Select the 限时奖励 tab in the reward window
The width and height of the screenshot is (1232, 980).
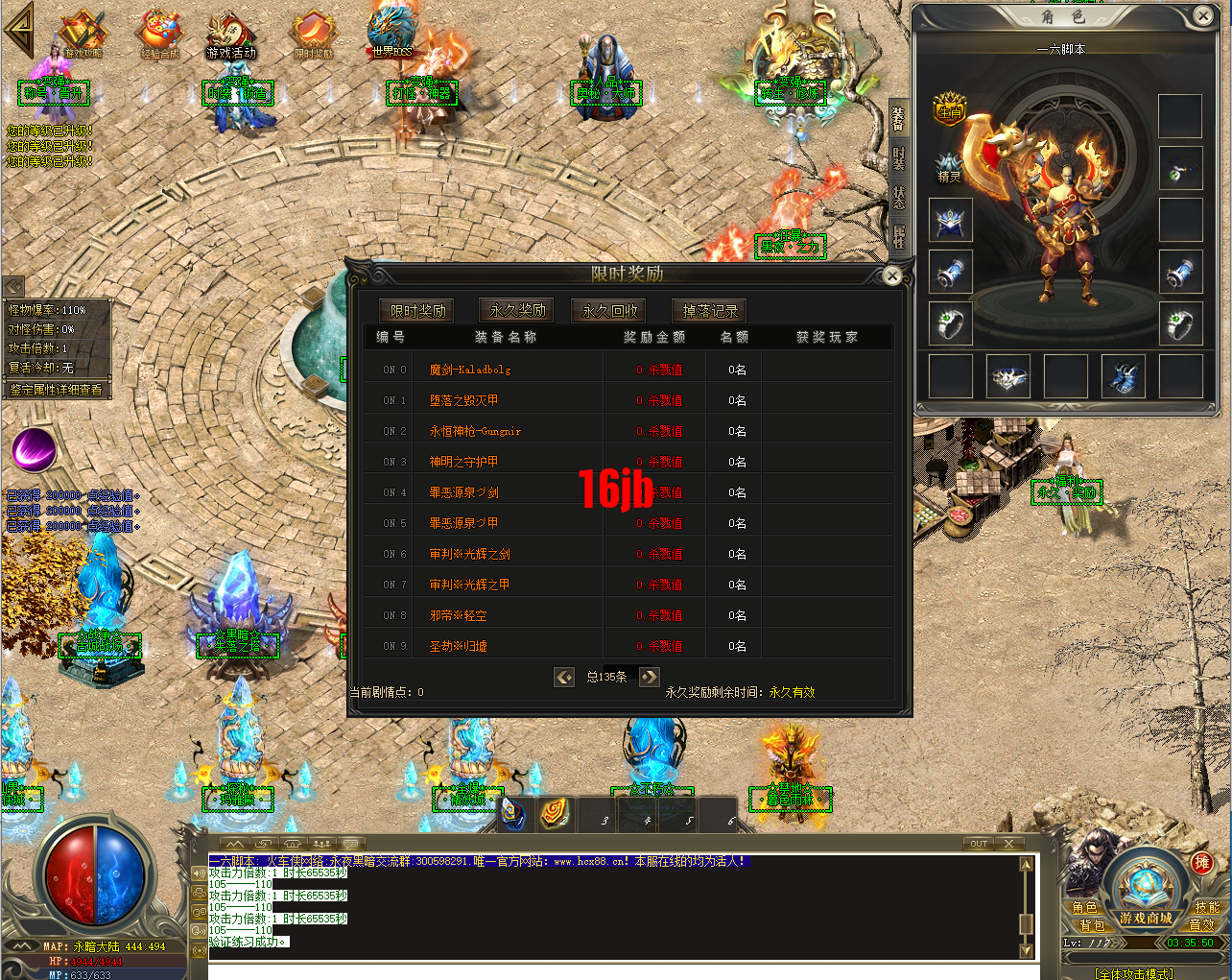pos(418,311)
